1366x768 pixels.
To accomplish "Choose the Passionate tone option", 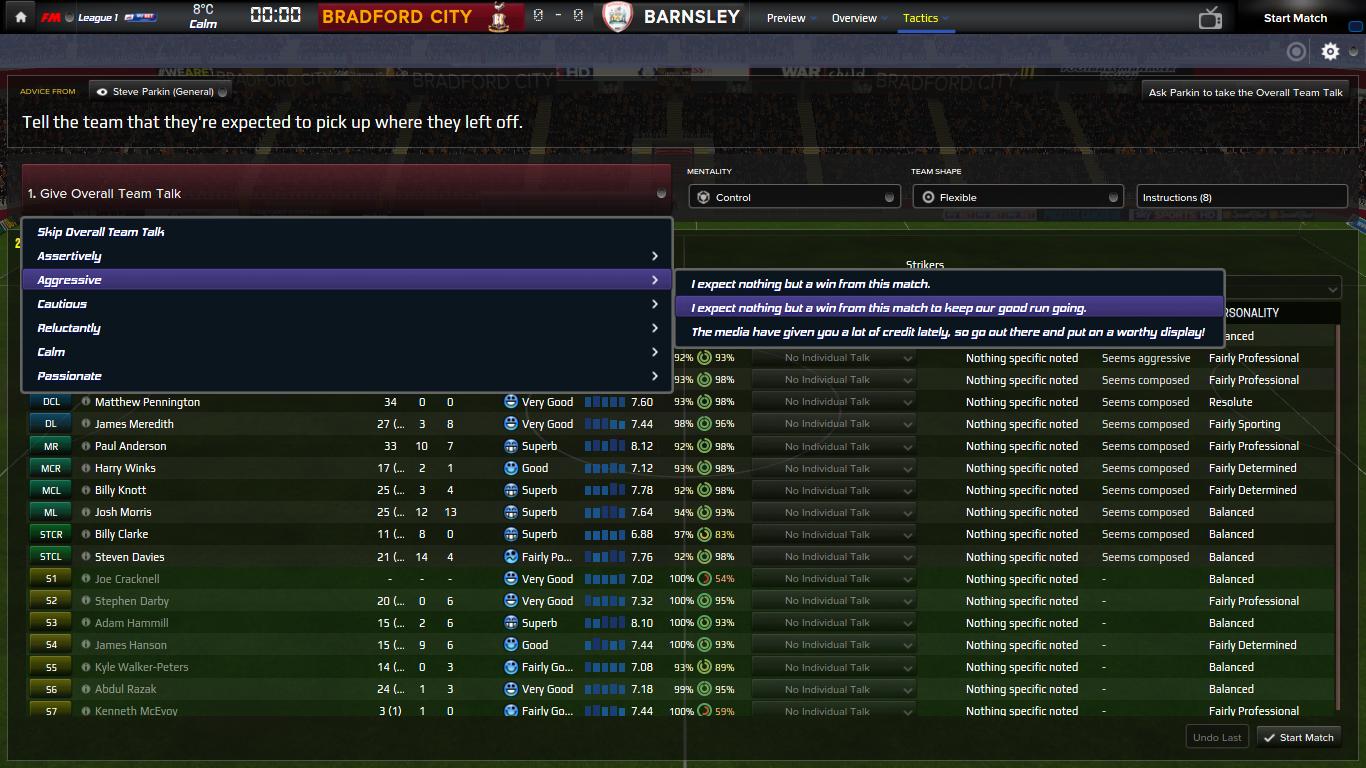I will point(70,376).
